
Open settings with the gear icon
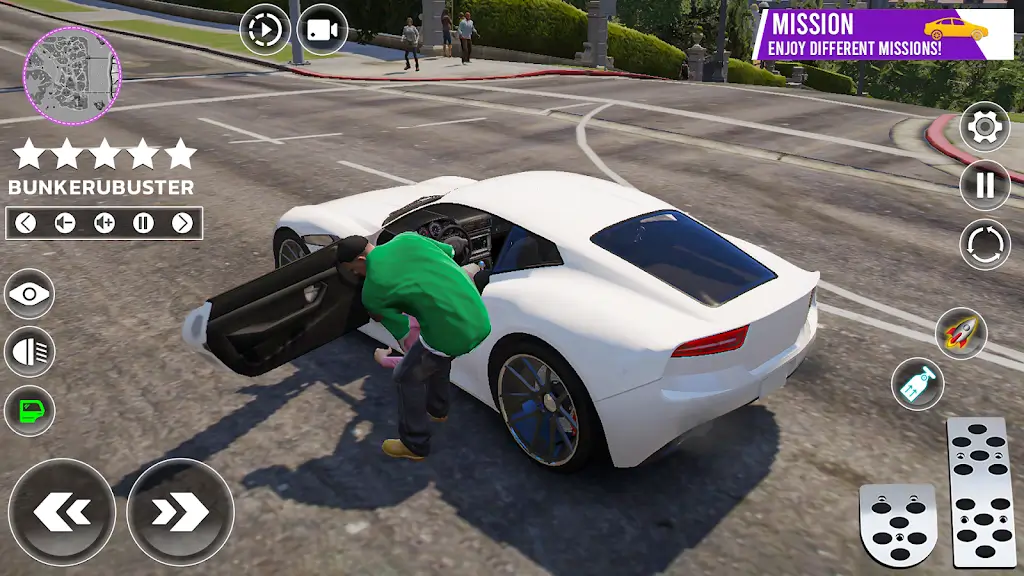tap(984, 127)
